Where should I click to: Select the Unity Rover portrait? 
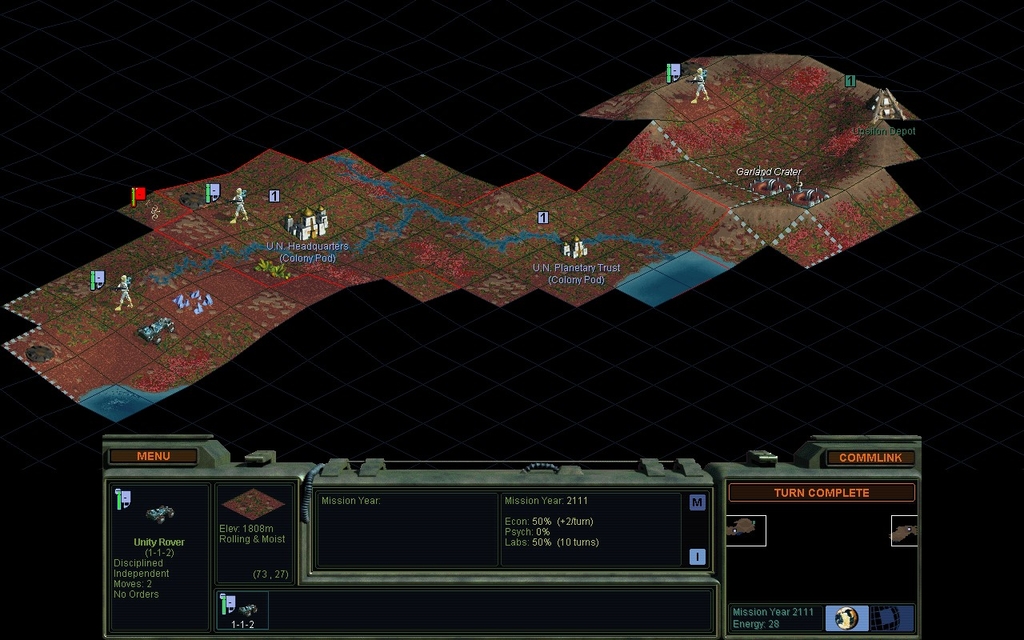tap(160, 514)
